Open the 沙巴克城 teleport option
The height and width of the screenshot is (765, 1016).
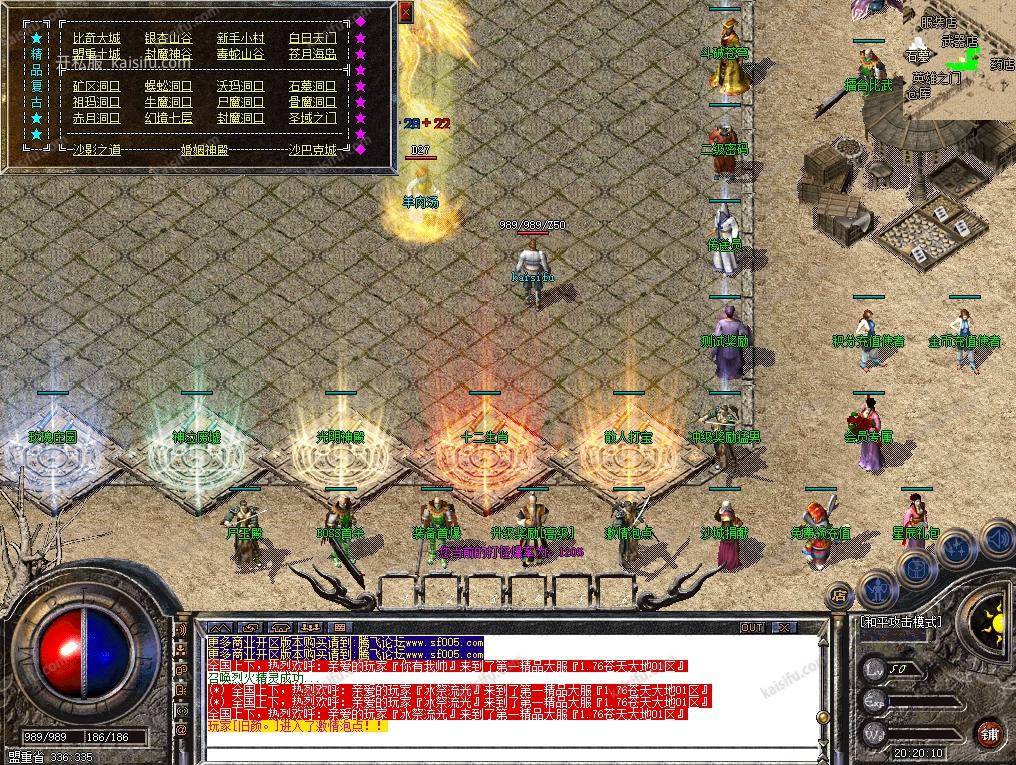[x=311, y=149]
